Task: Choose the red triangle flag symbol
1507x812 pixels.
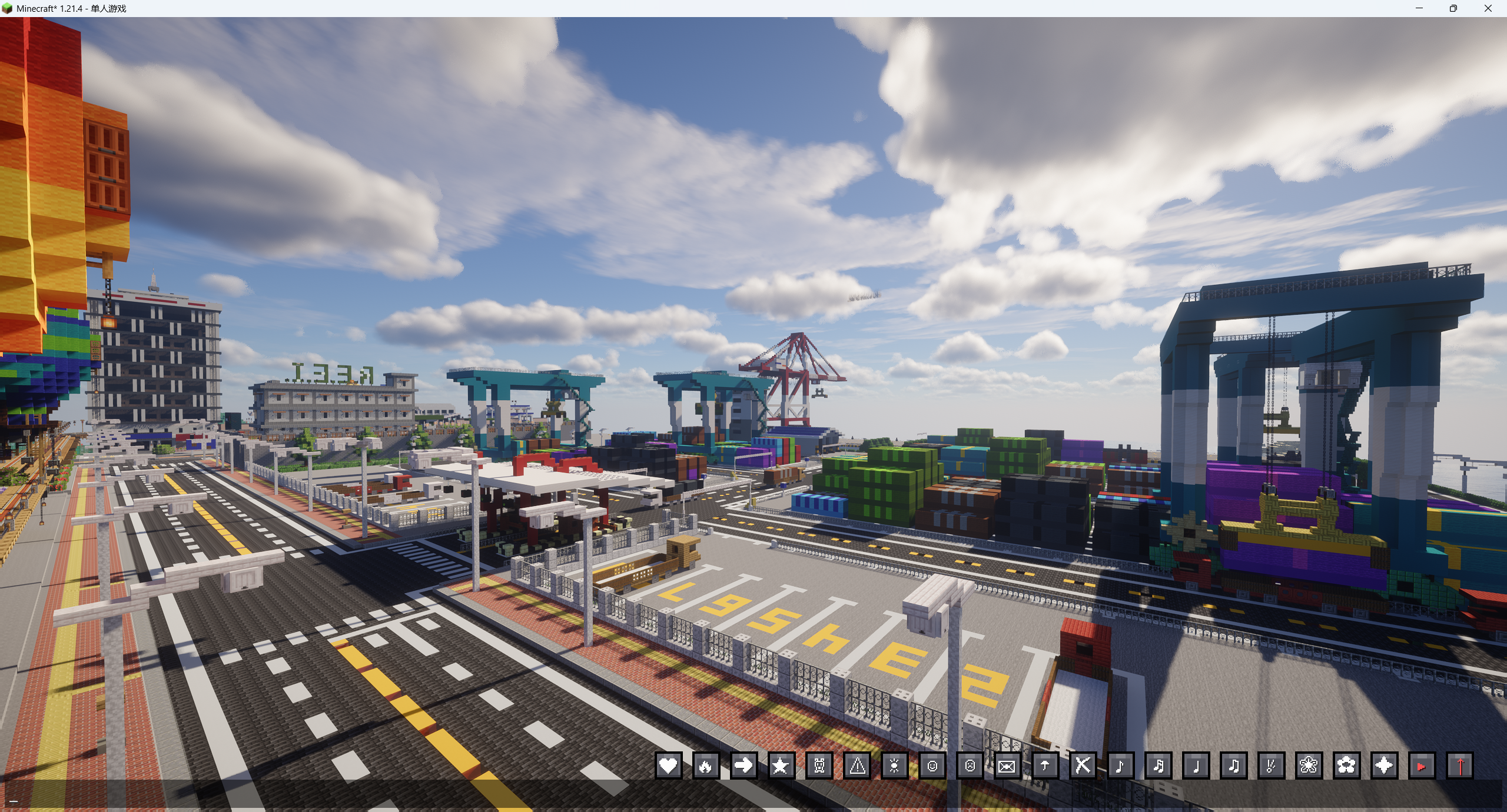Action: (x=1422, y=766)
